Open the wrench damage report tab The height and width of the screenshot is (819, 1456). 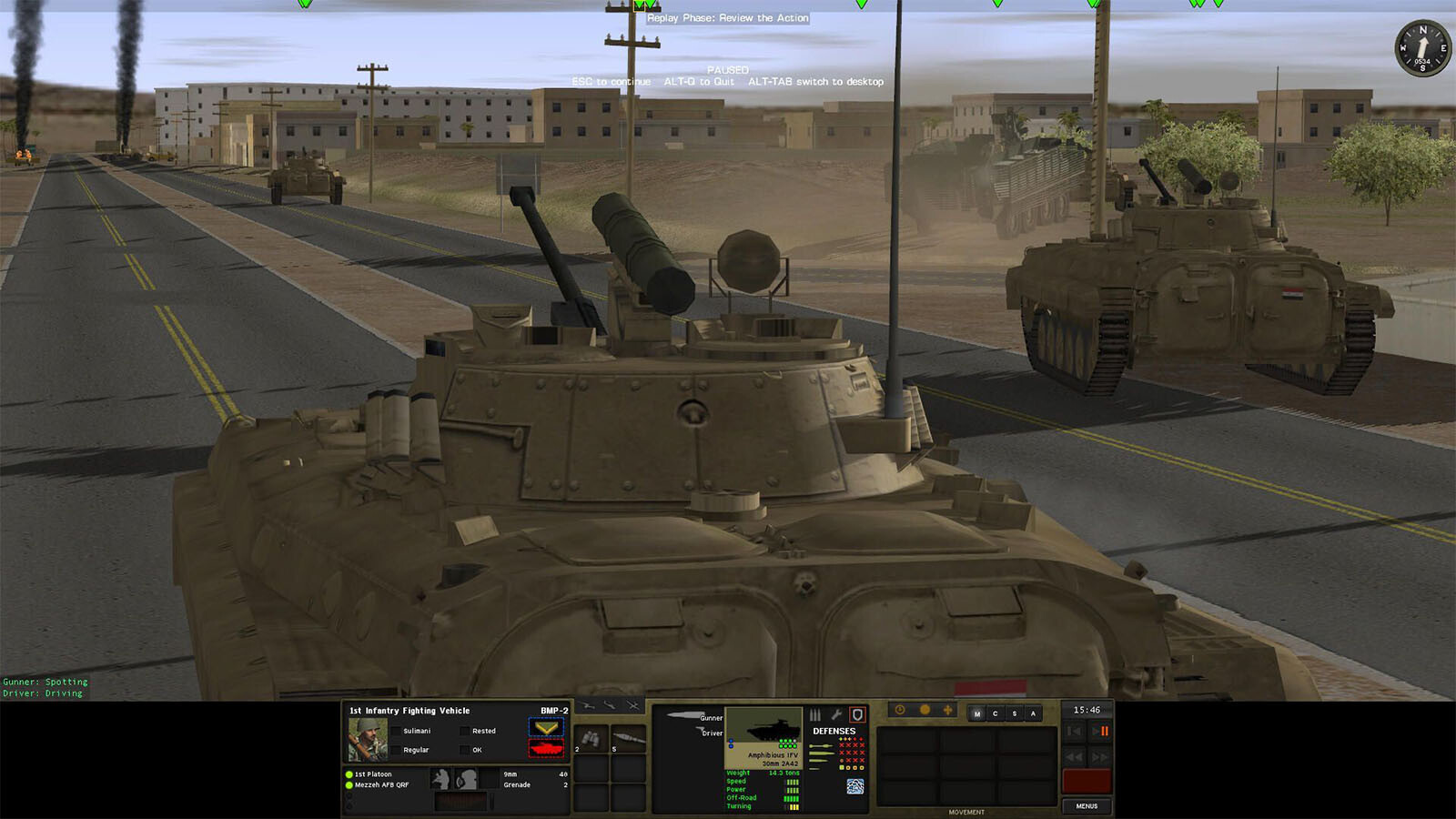click(x=836, y=715)
